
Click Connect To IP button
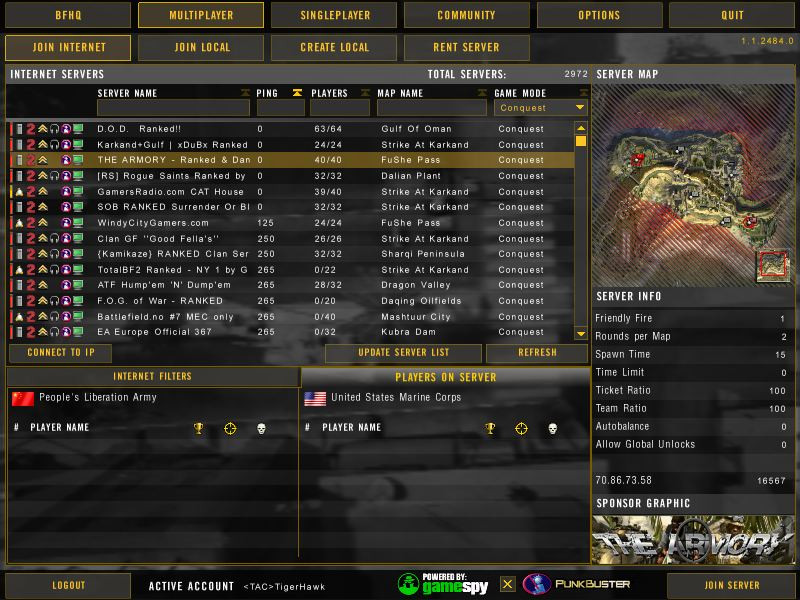click(x=60, y=353)
